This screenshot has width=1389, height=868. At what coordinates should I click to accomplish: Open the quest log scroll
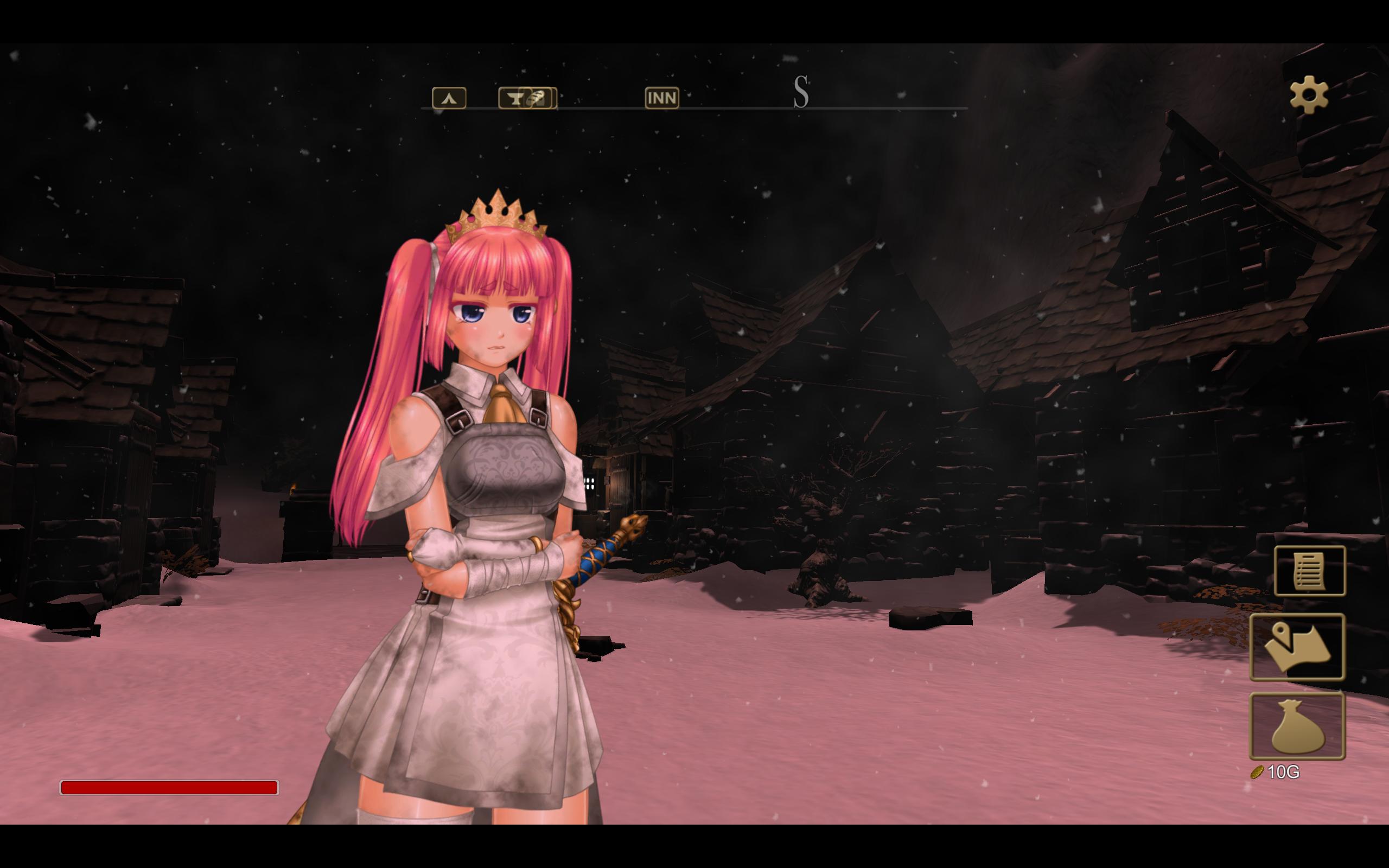1309,571
